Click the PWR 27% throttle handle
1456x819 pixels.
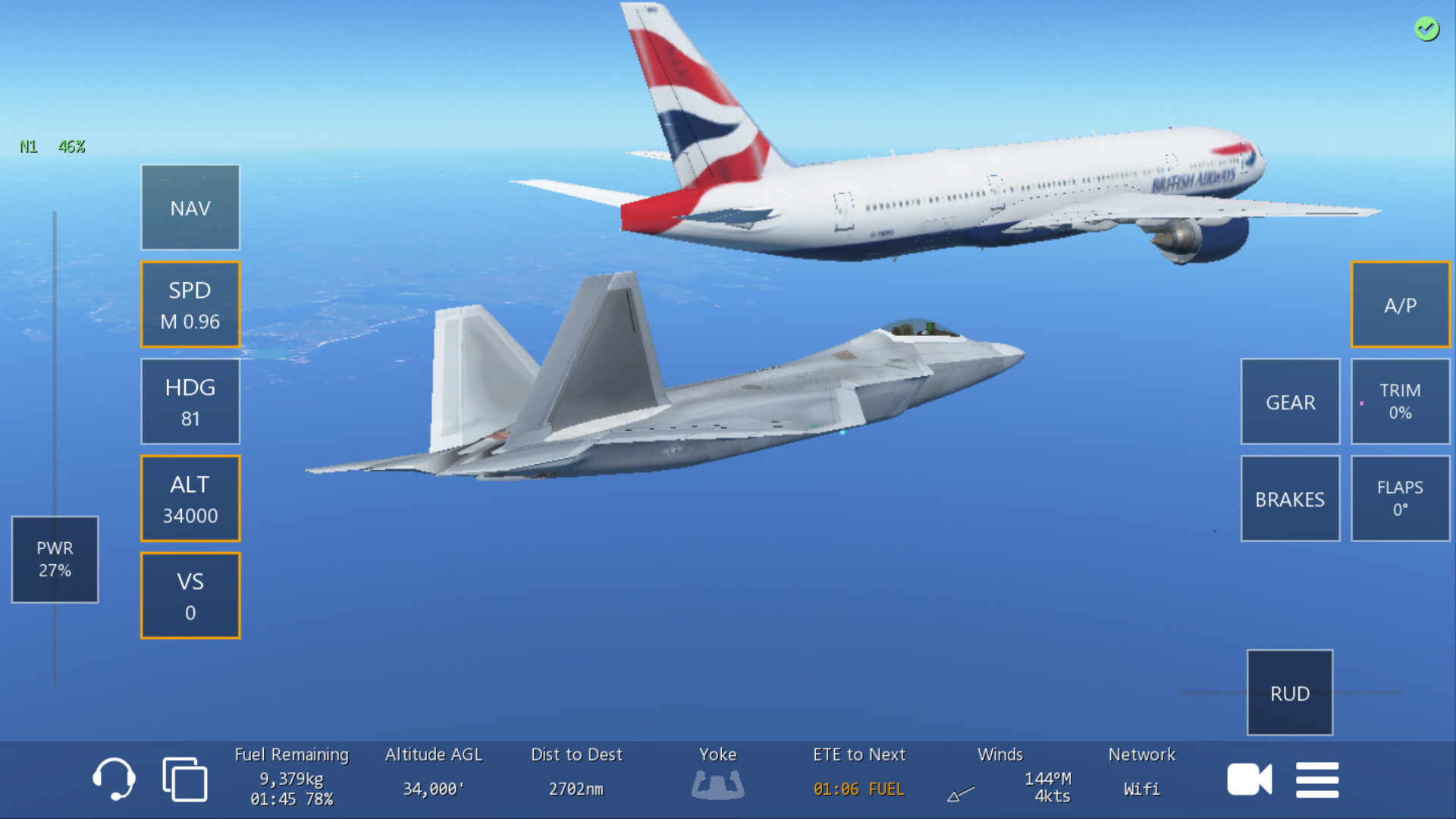55,559
